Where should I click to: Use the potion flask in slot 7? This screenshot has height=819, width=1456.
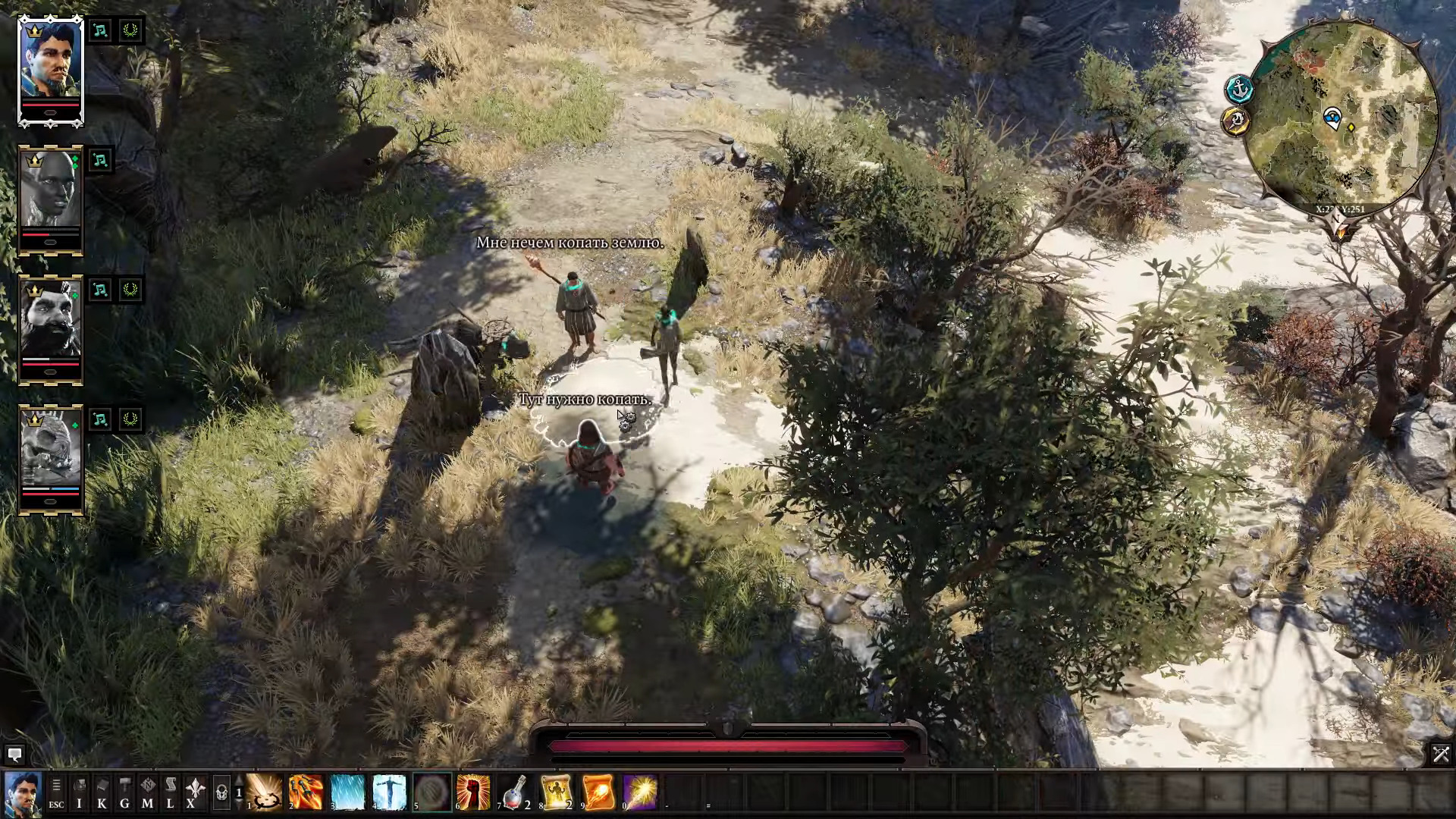point(515,792)
